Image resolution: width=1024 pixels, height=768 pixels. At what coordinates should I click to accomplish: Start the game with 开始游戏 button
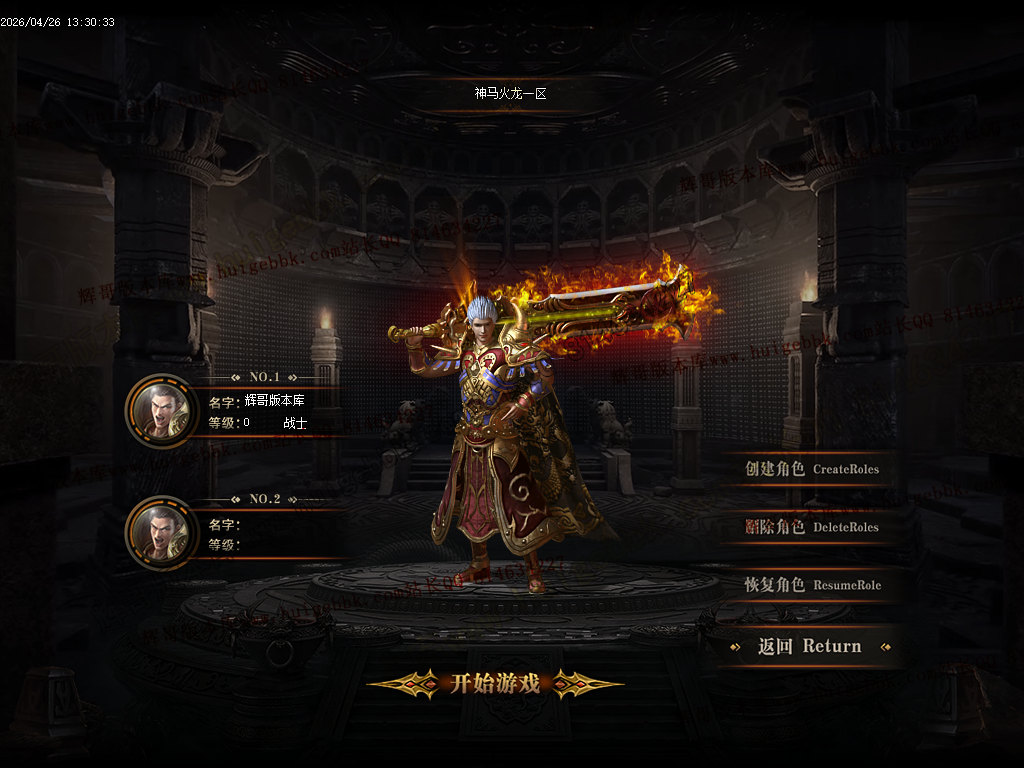point(495,684)
